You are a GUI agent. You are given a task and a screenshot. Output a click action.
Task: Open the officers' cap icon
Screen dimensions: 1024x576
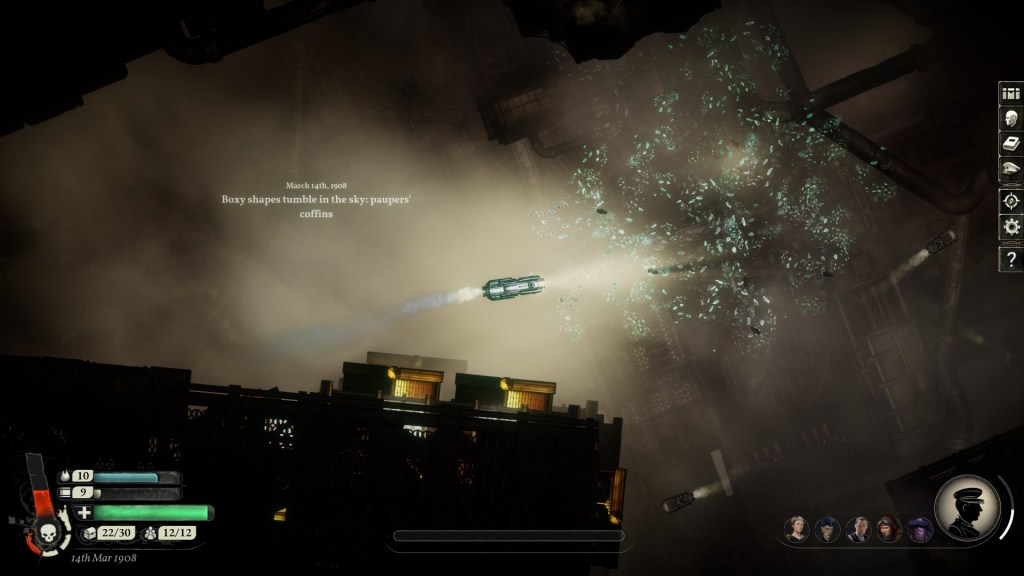[x=1010, y=171]
